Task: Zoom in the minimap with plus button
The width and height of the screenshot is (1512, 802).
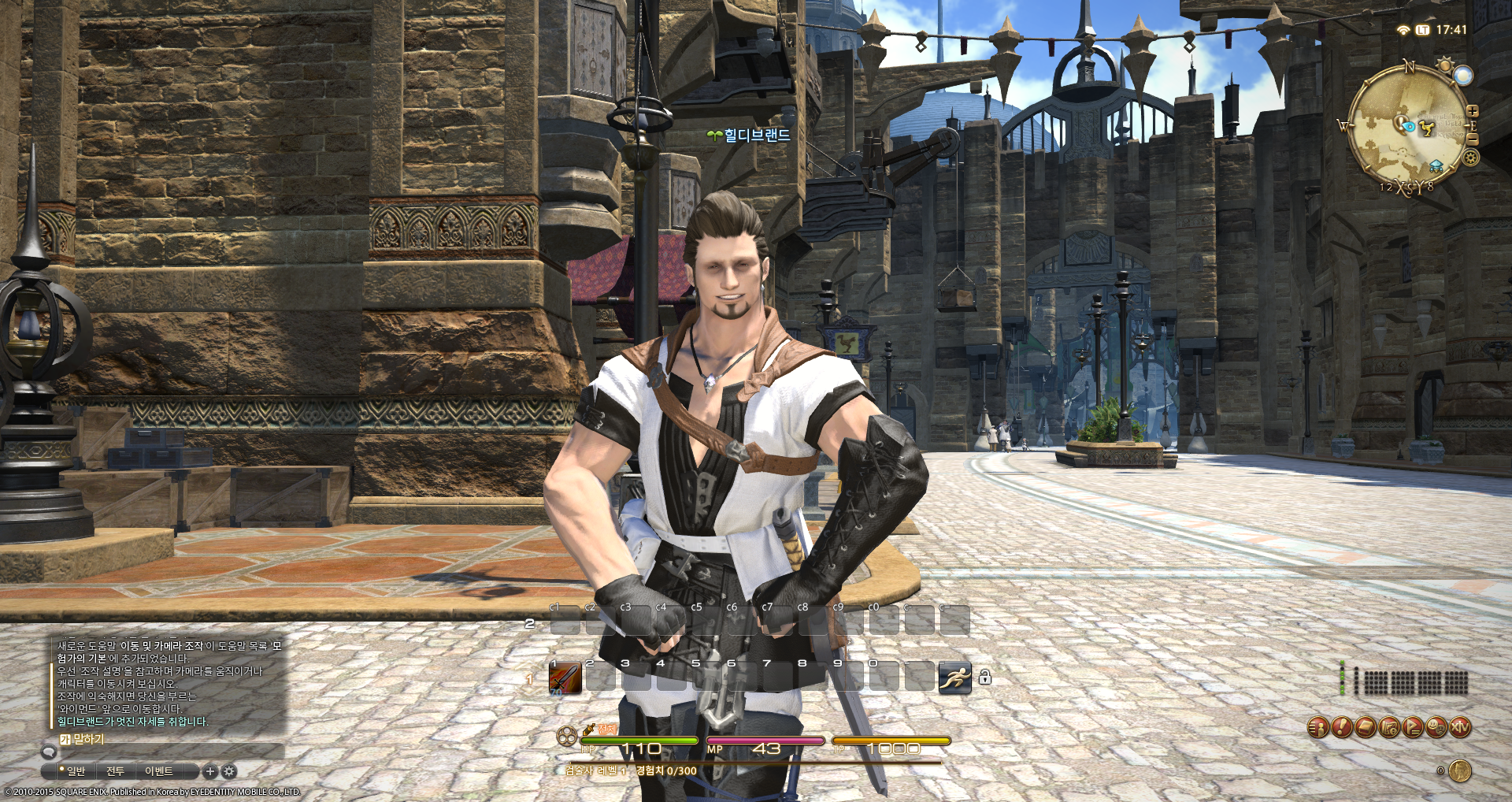Action: click(1473, 112)
